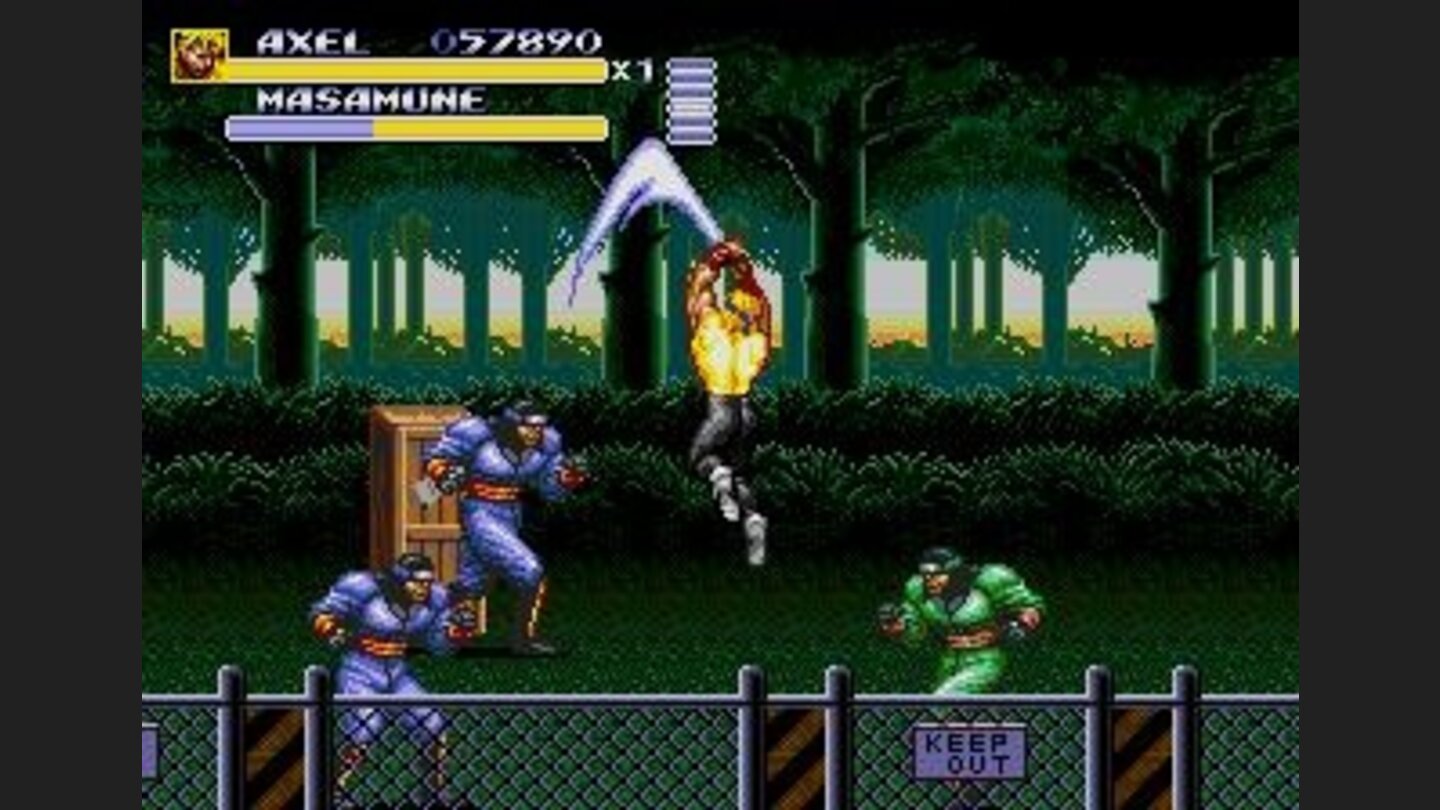The width and height of the screenshot is (1440, 810).
Task: Click the top segment of the special meter
Action: point(690,65)
